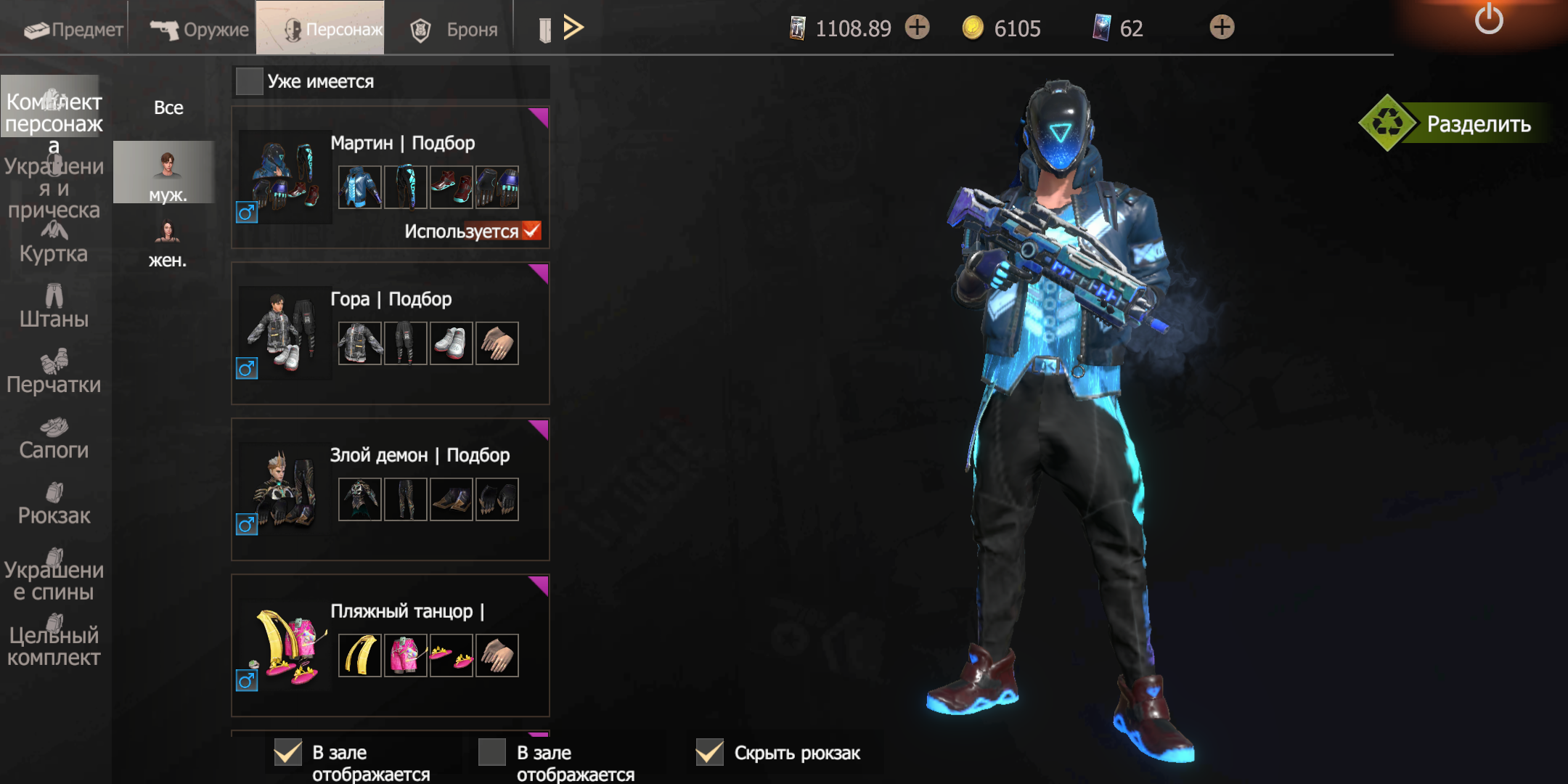Toggle the Скрыть рюкзак checkbox
This screenshot has width=1568, height=784.
pyautogui.click(x=710, y=753)
